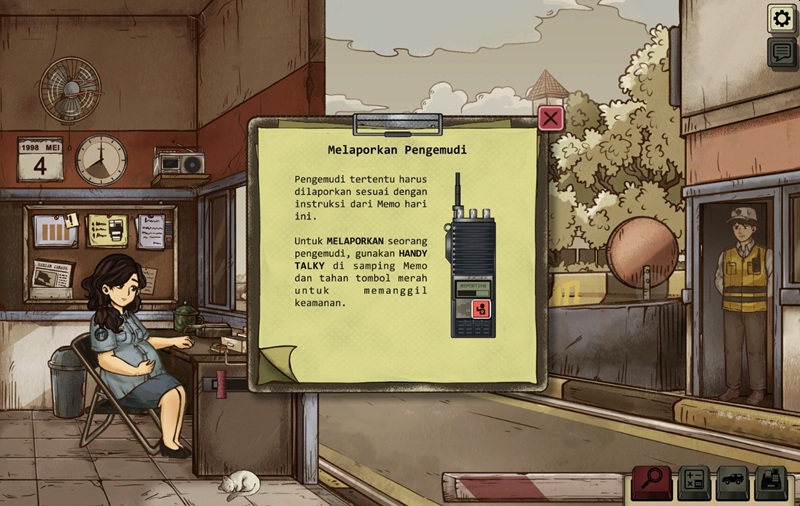
Task: Open the calculator tool
Action: [694, 482]
